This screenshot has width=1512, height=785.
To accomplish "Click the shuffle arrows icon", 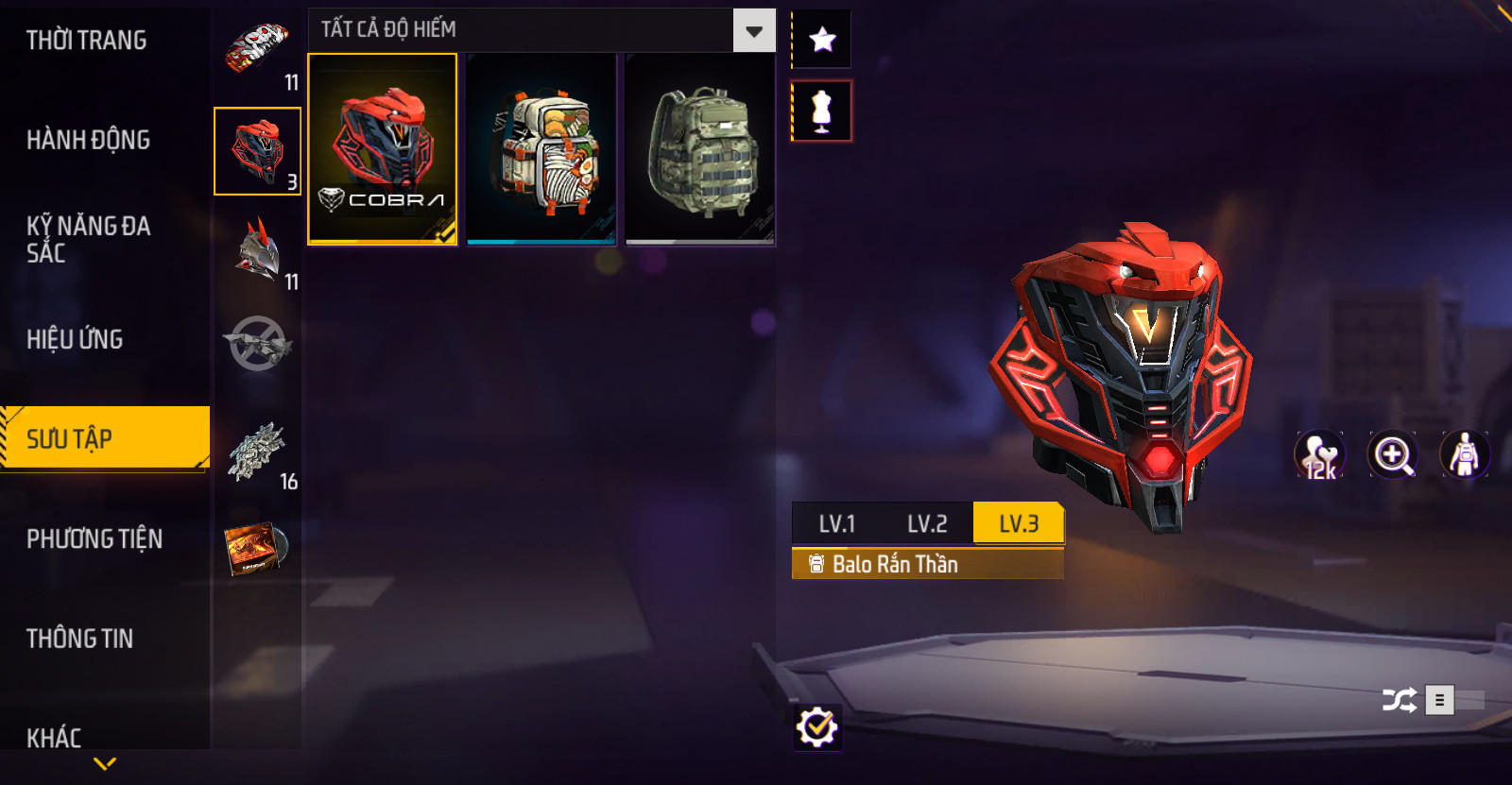I will pyautogui.click(x=1400, y=700).
